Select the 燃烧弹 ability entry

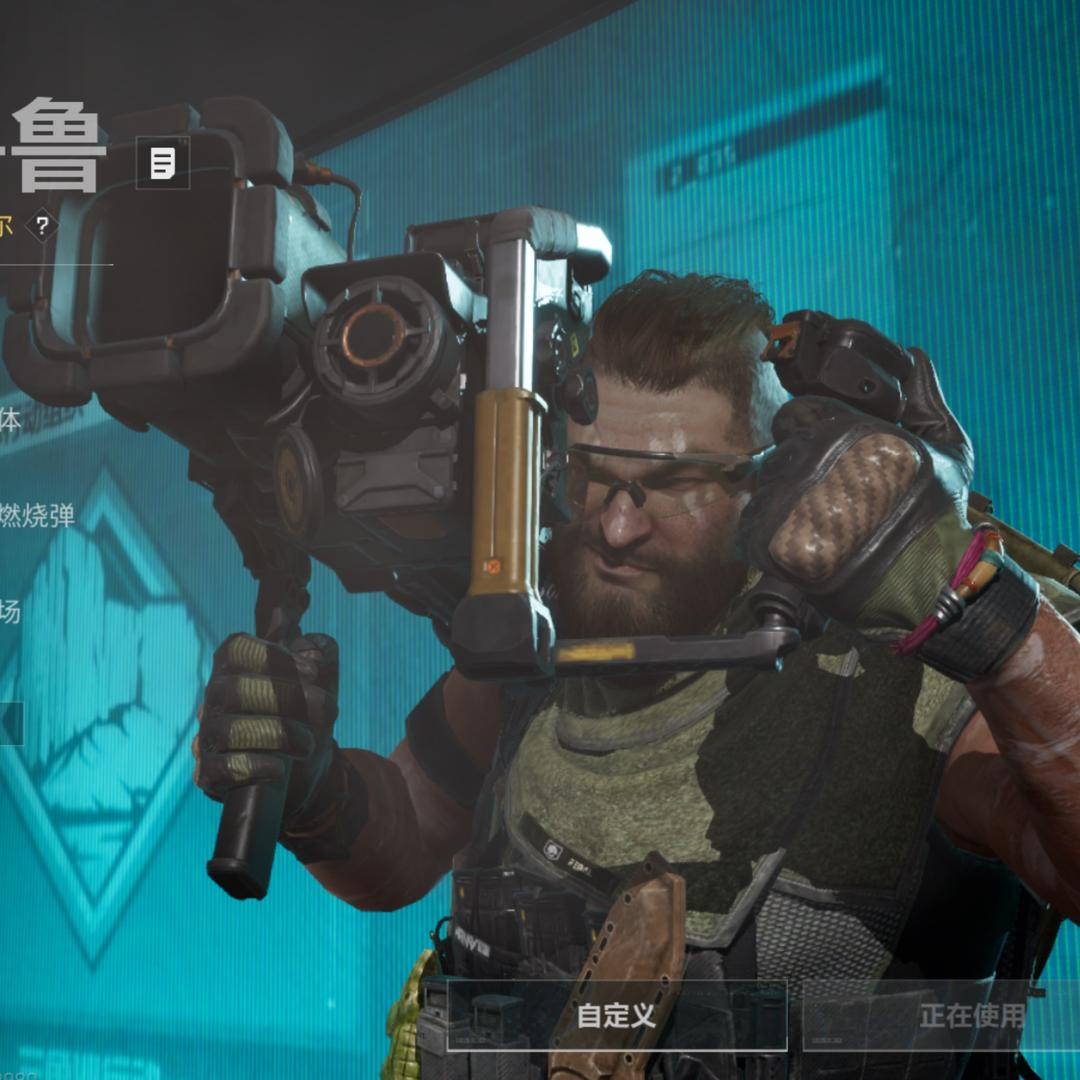pos(38,516)
